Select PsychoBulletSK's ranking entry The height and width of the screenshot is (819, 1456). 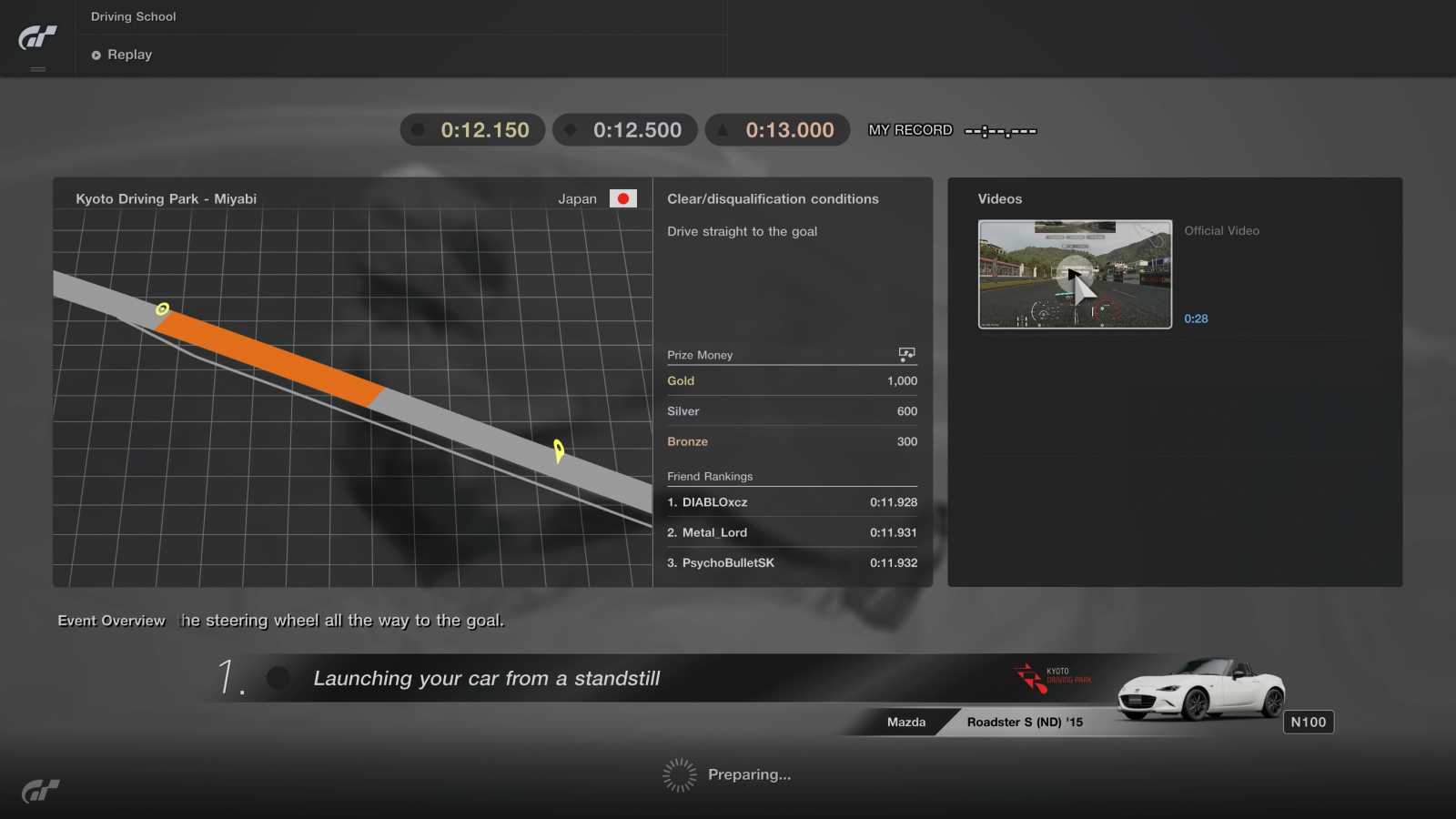point(792,562)
